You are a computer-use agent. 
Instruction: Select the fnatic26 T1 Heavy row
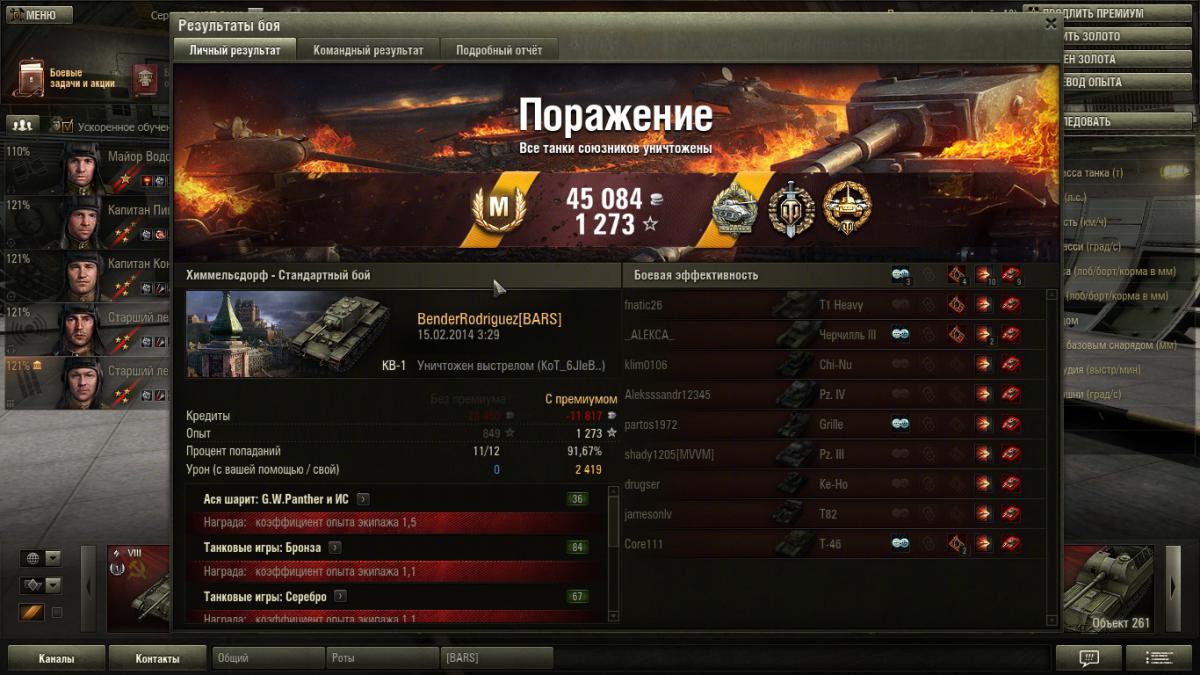832,305
